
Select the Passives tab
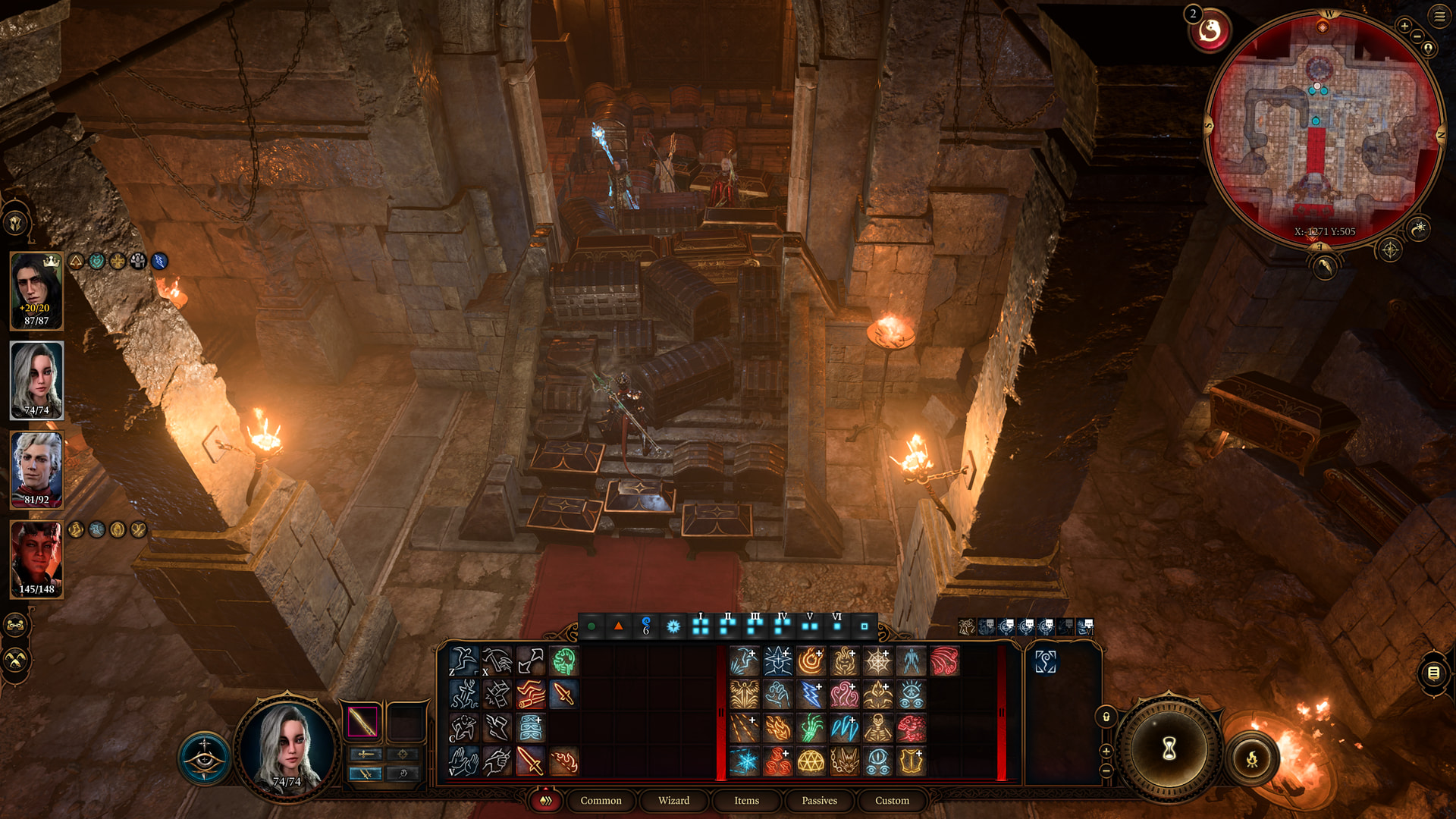[819, 801]
